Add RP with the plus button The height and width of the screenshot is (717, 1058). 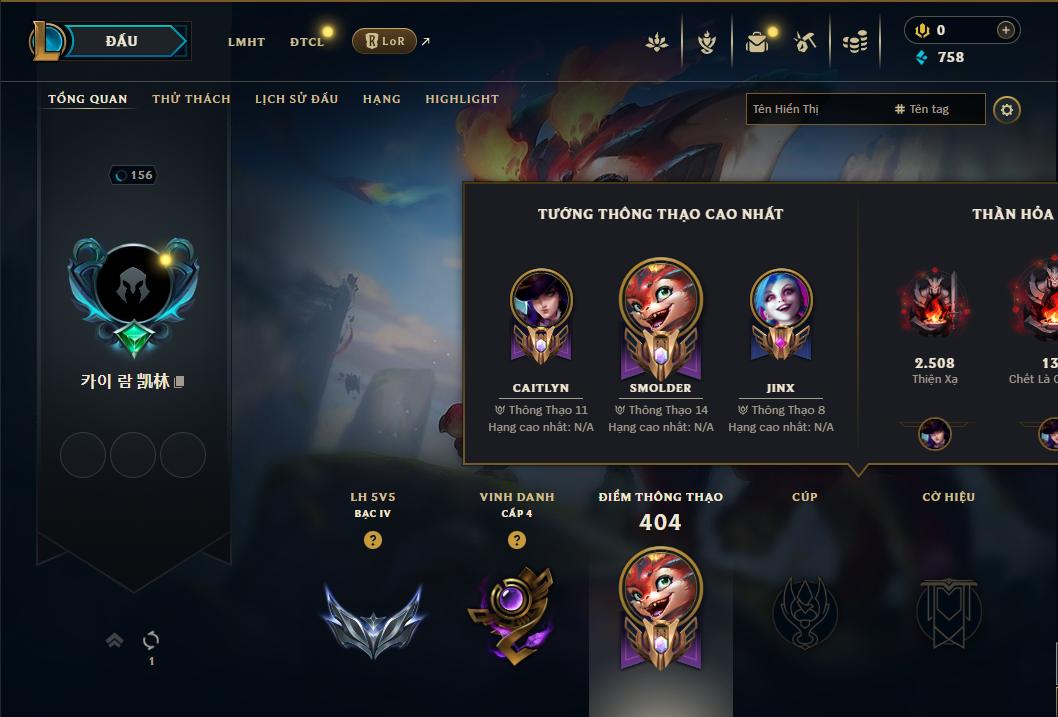pyautogui.click(x=1005, y=30)
